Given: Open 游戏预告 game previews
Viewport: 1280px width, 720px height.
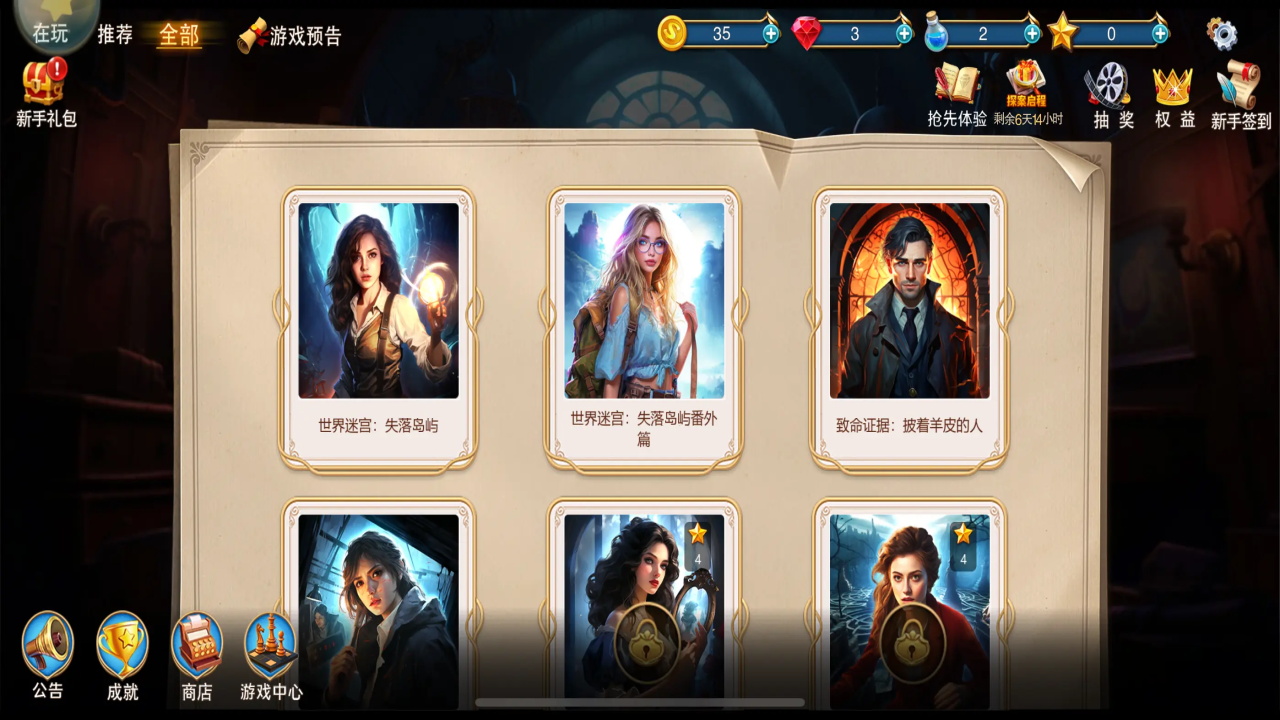Looking at the screenshot, I should click(x=290, y=36).
